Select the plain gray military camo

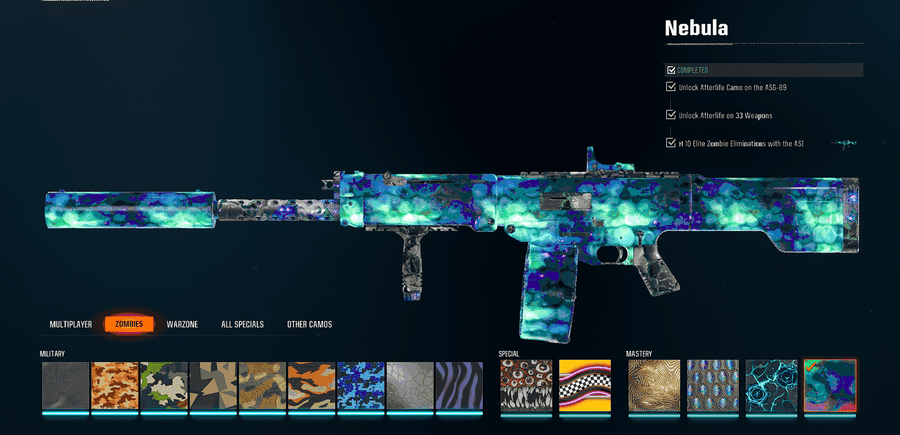pyautogui.click(x=66, y=386)
